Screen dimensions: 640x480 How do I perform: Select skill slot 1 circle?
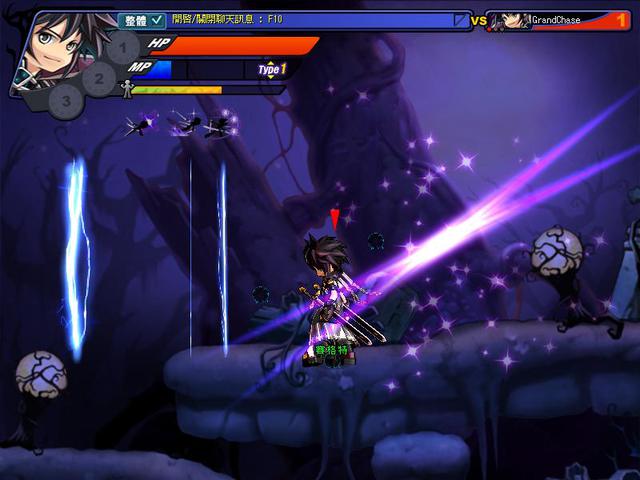(122, 46)
